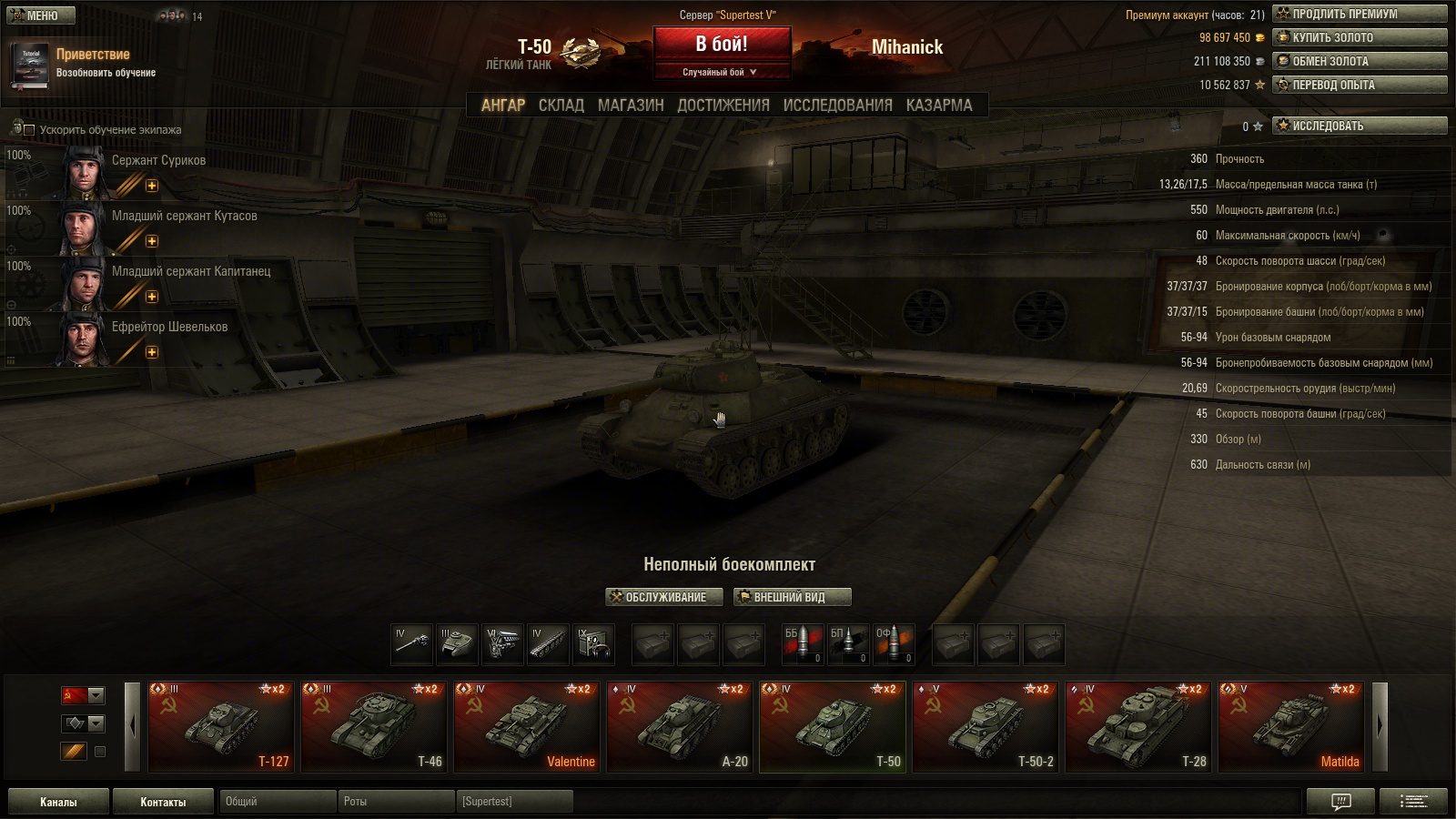Screen dimensions: 1456x819
Task: Click «ПРОДЛИТЬ ПРЕМИУМ» button
Action: tap(1360, 14)
